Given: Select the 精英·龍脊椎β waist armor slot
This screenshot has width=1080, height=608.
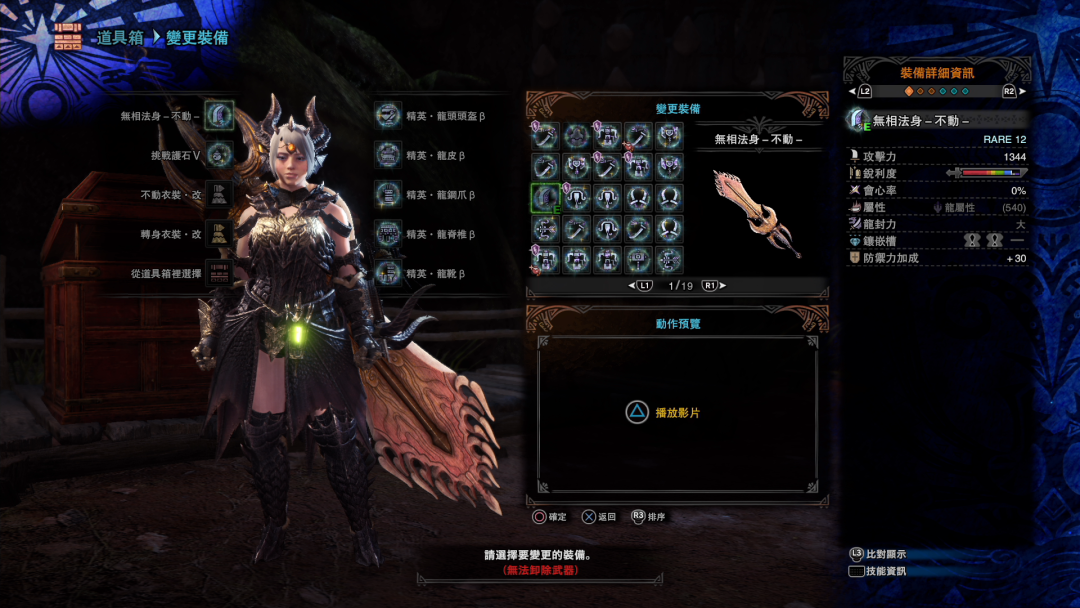Looking at the screenshot, I should coord(387,234).
